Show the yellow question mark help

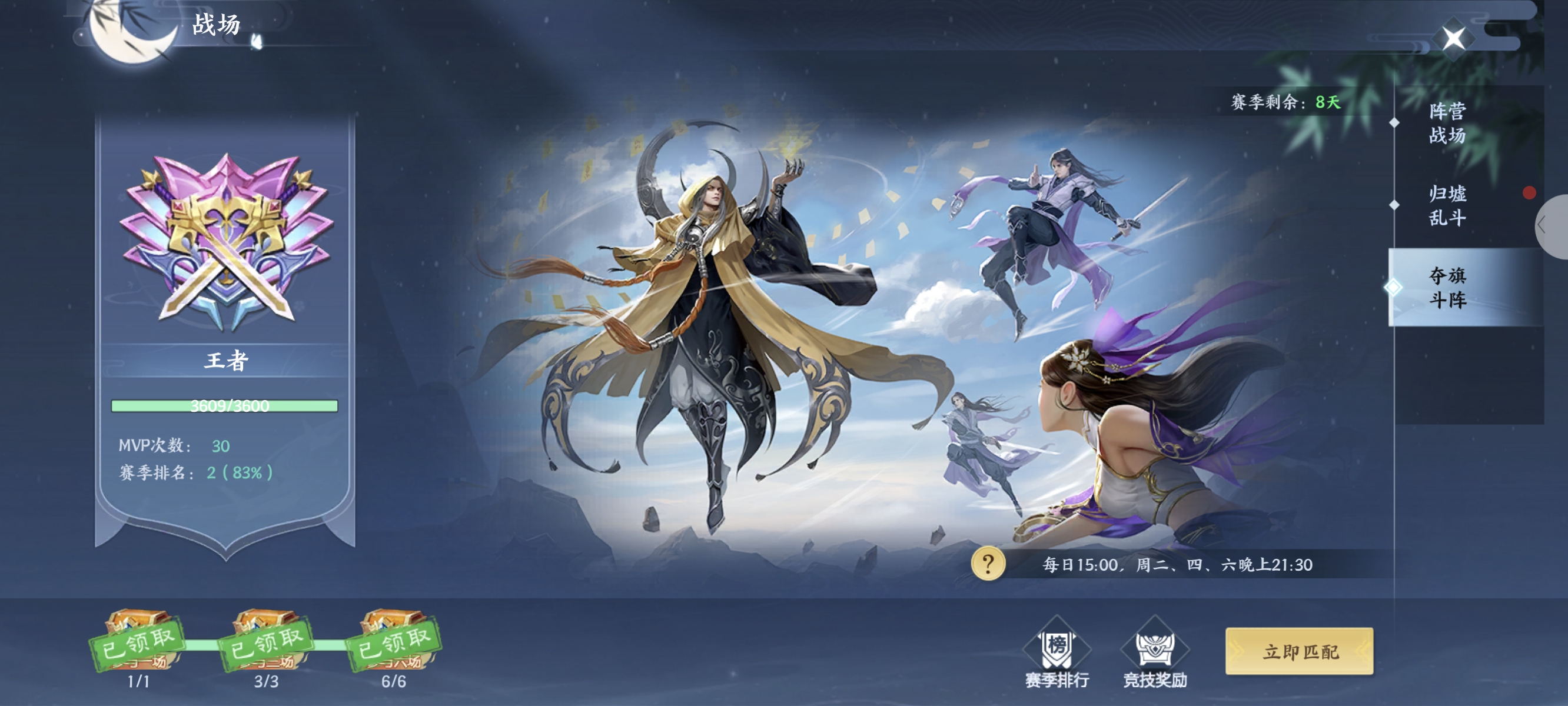tap(987, 564)
